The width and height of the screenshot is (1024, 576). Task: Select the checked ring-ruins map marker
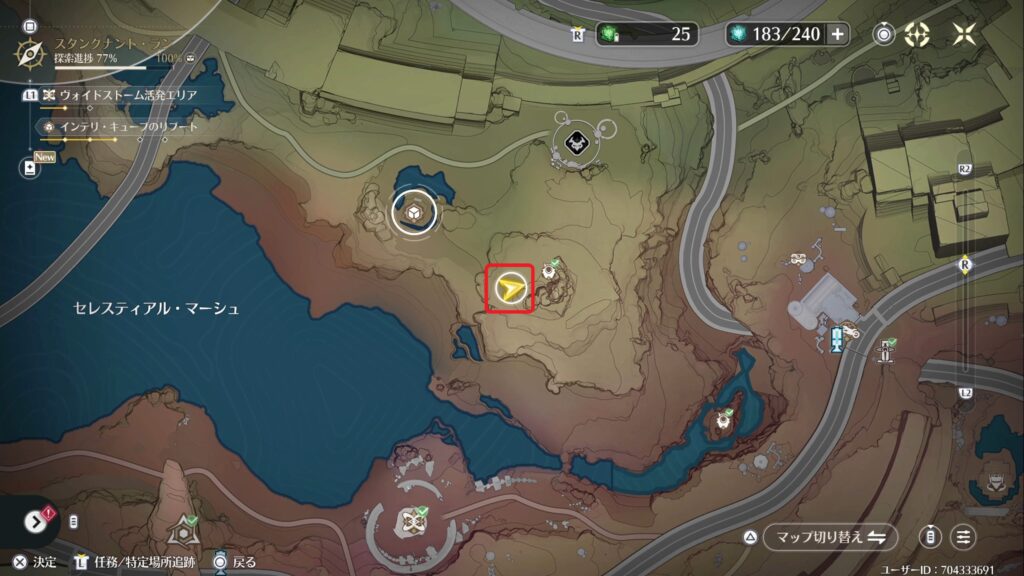pos(410,520)
